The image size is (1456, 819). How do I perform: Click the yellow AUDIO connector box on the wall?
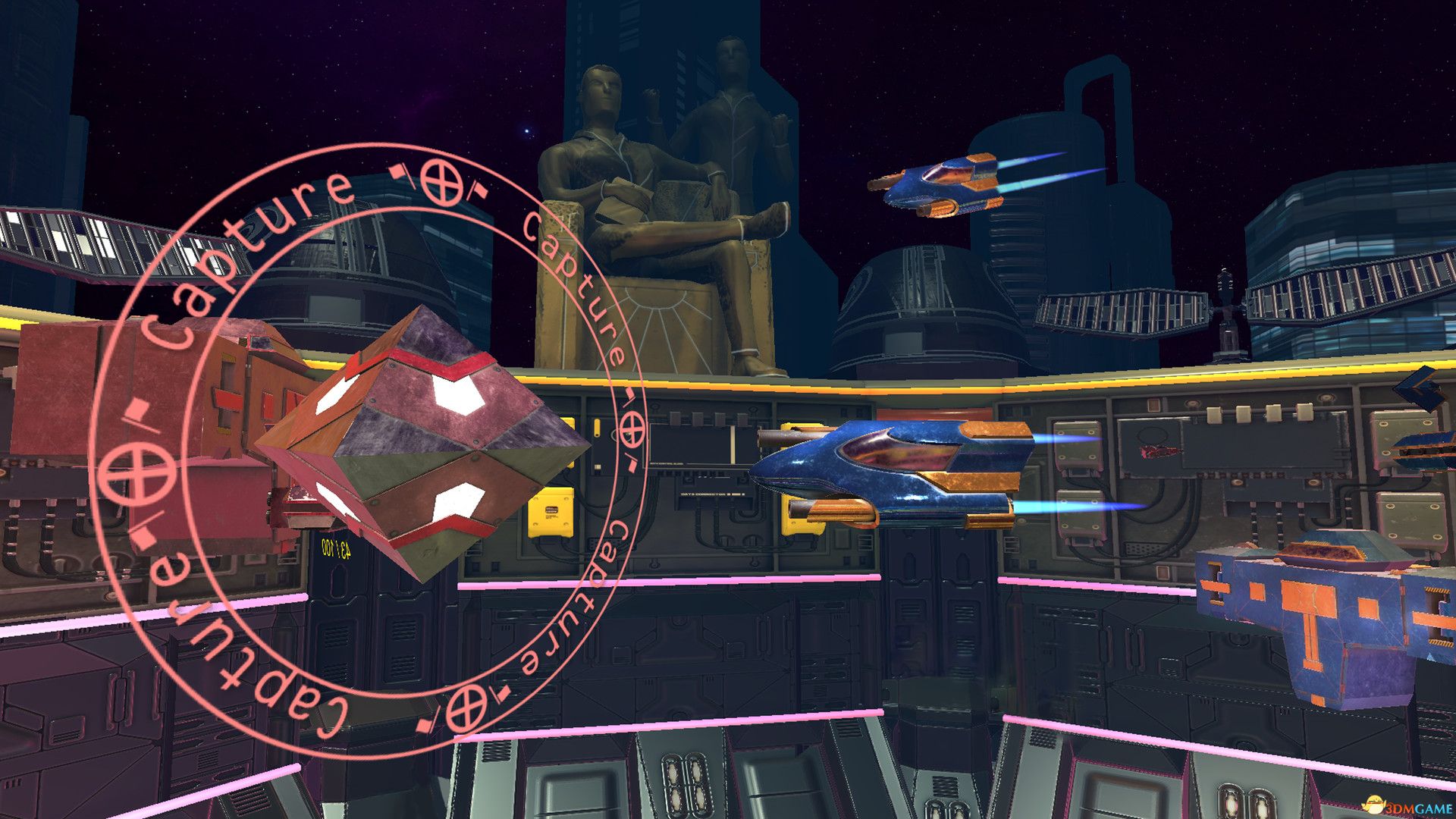click(549, 513)
